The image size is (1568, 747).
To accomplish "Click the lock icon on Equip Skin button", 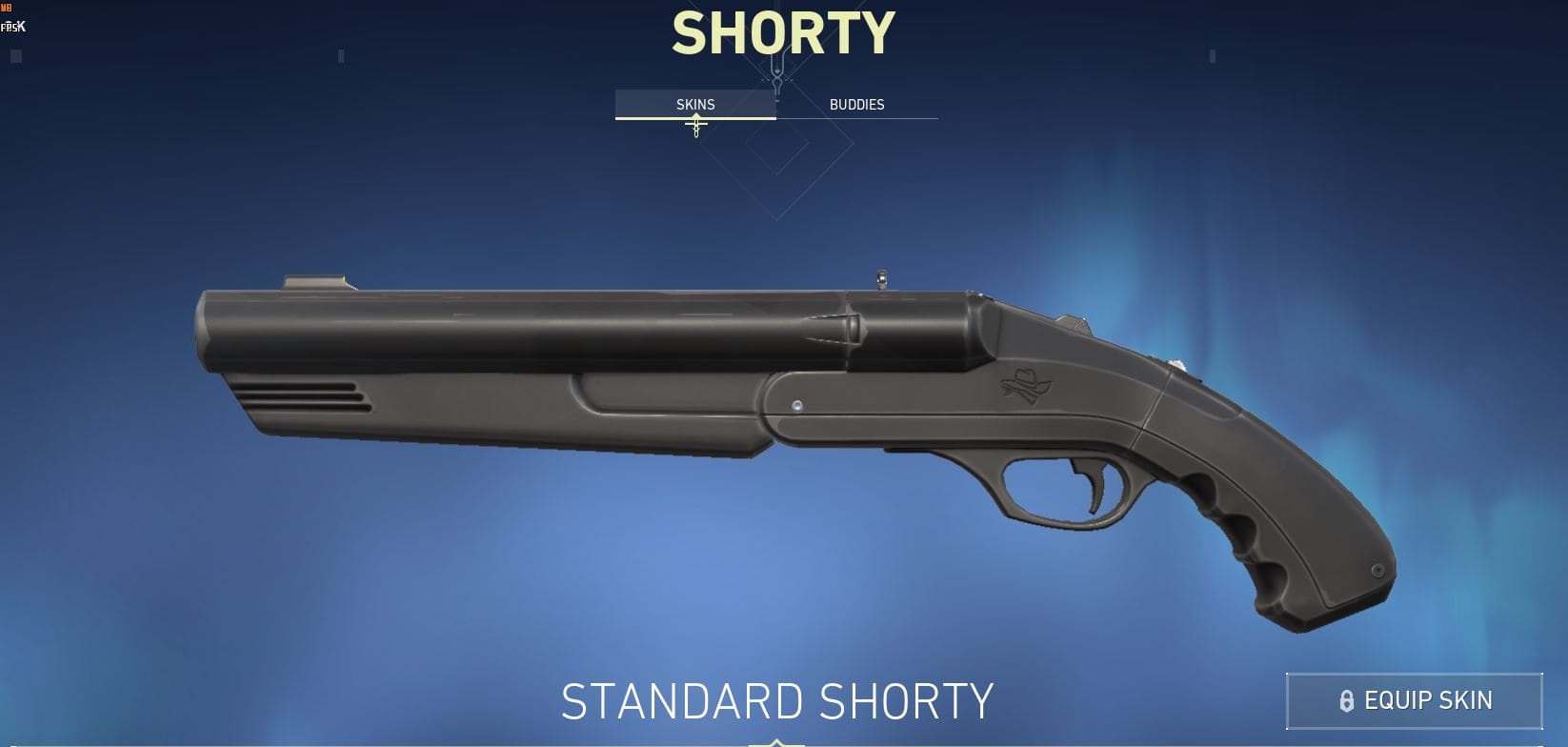I will coord(1346,699).
